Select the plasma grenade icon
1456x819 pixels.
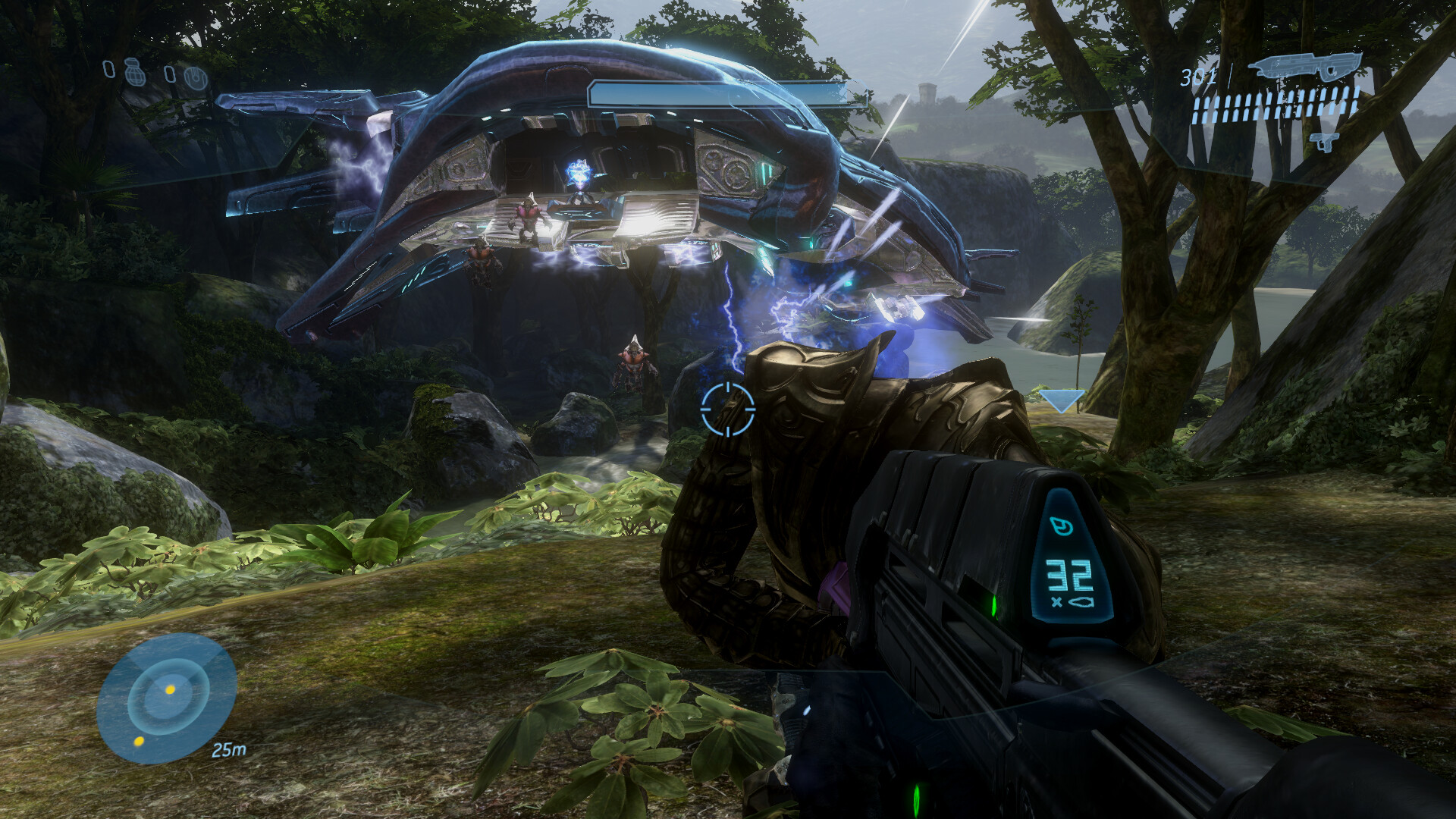(x=196, y=77)
